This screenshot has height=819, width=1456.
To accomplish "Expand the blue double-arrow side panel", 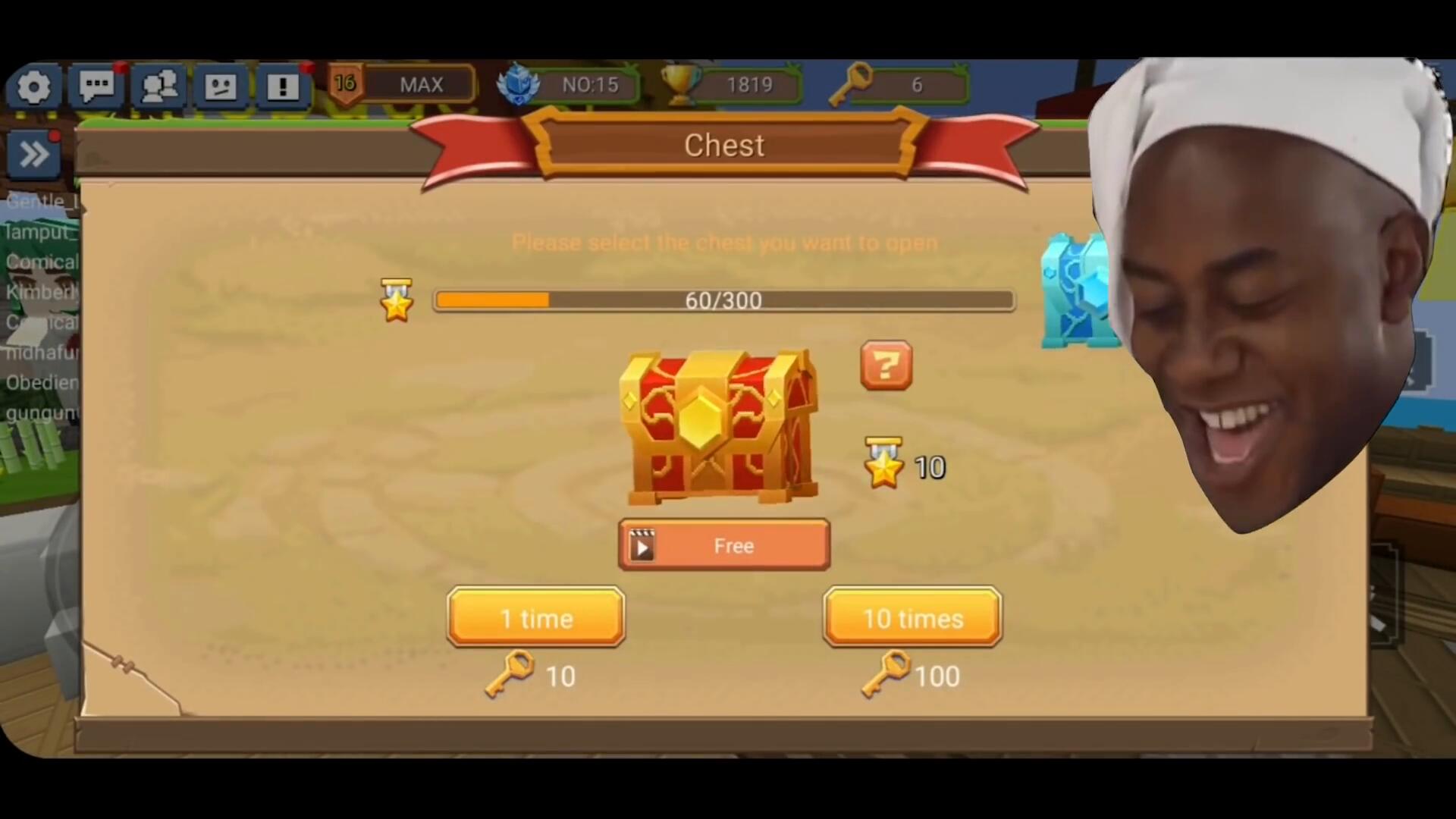I will coord(34,155).
